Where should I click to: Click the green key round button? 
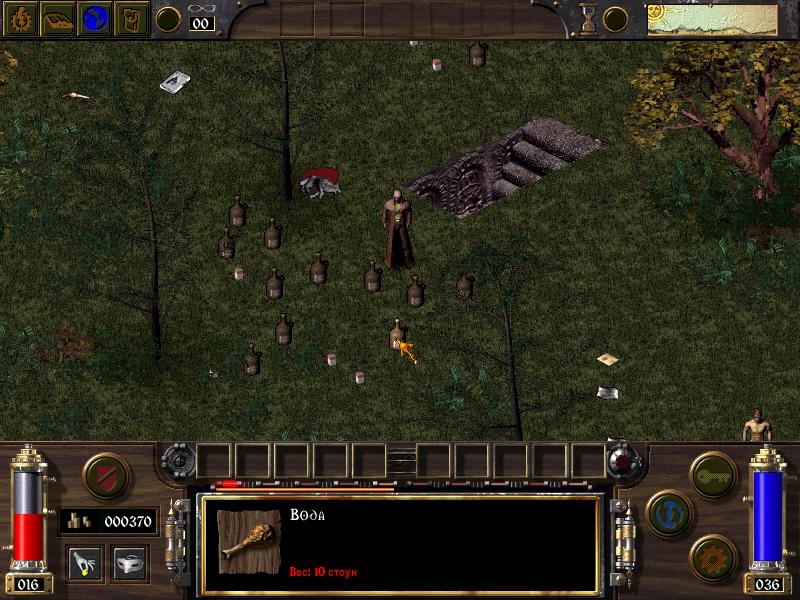[x=712, y=468]
